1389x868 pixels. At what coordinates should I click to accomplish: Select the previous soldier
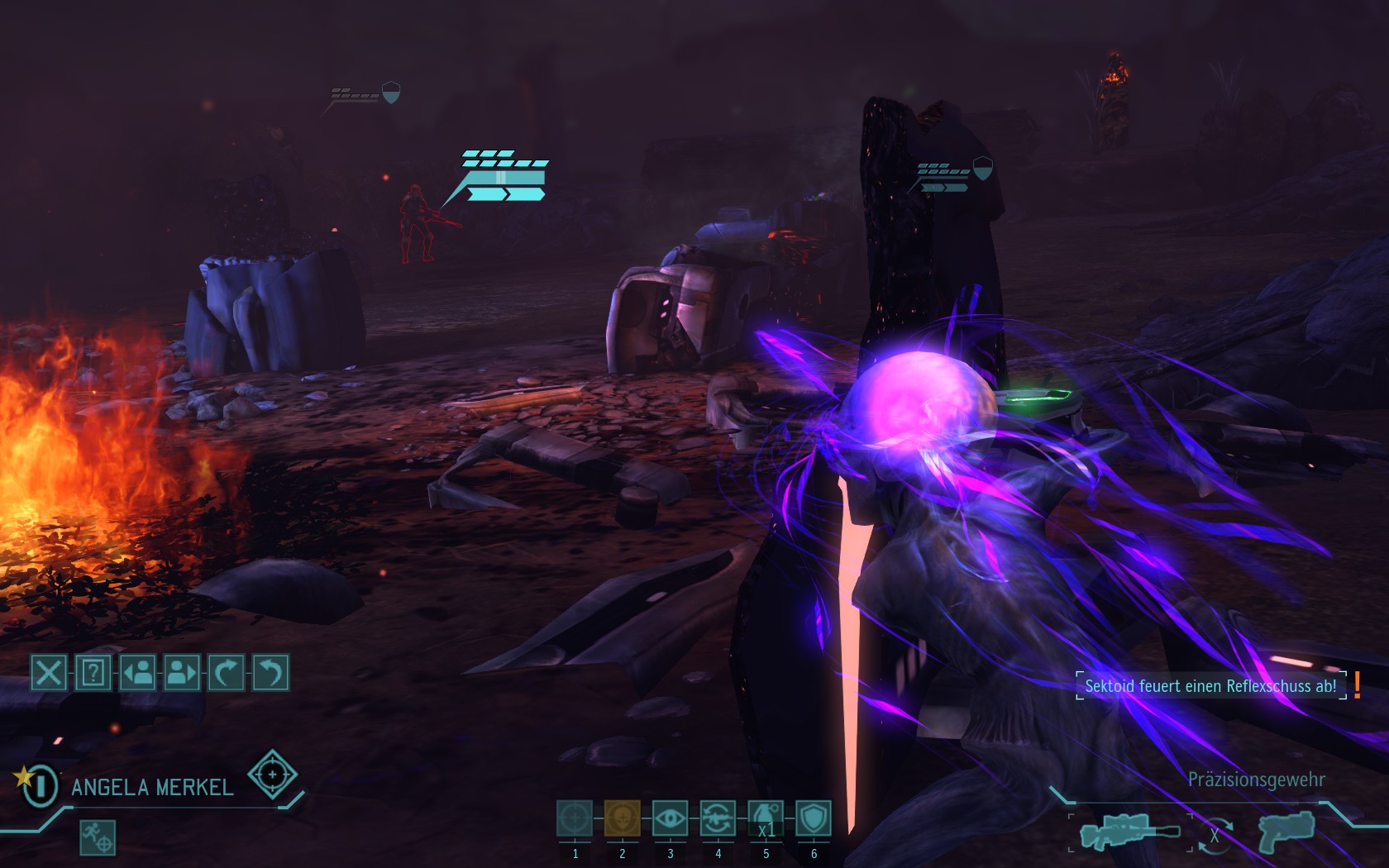tap(137, 673)
